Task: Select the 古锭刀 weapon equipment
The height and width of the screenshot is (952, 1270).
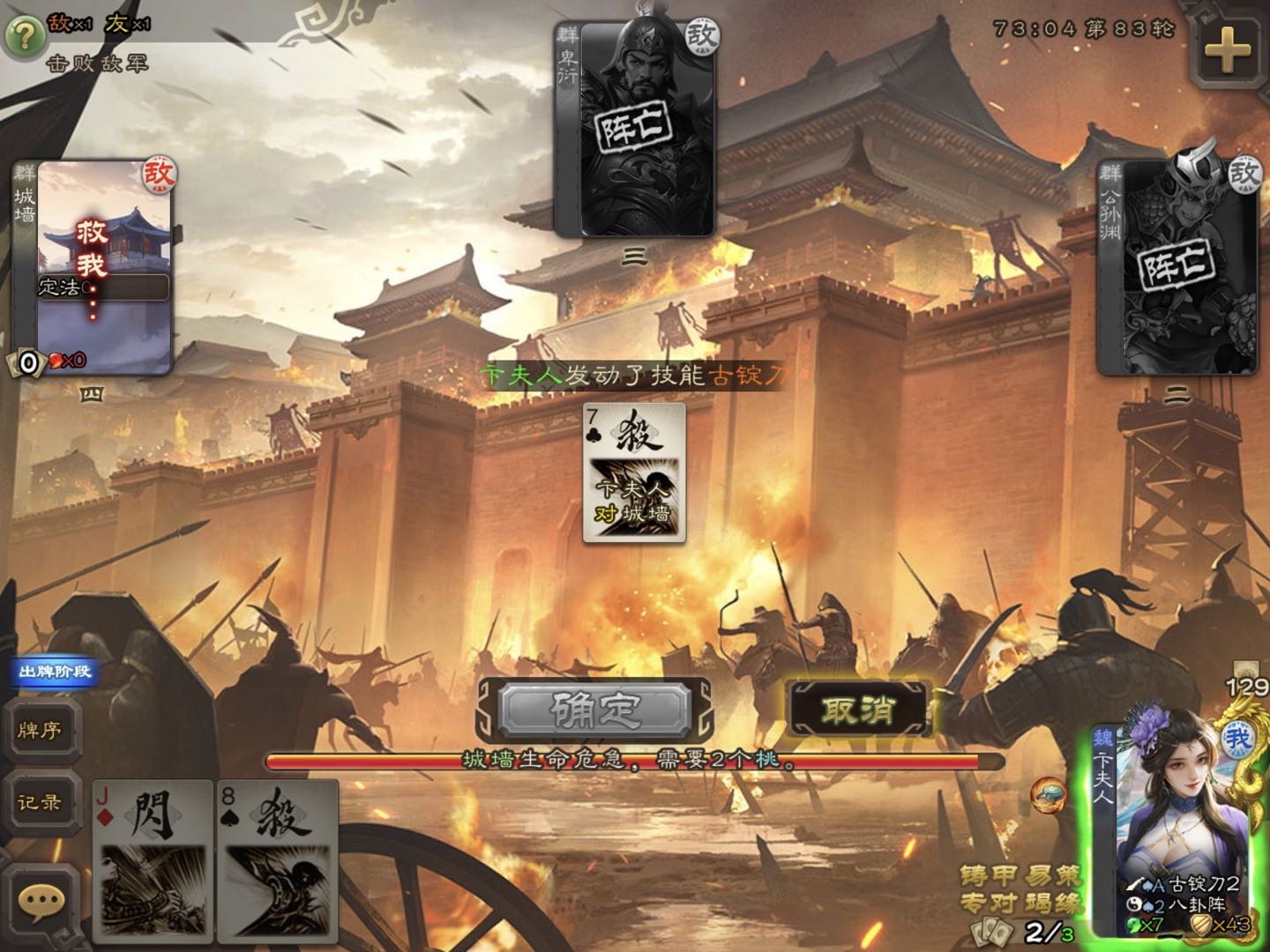Action: point(1186,883)
